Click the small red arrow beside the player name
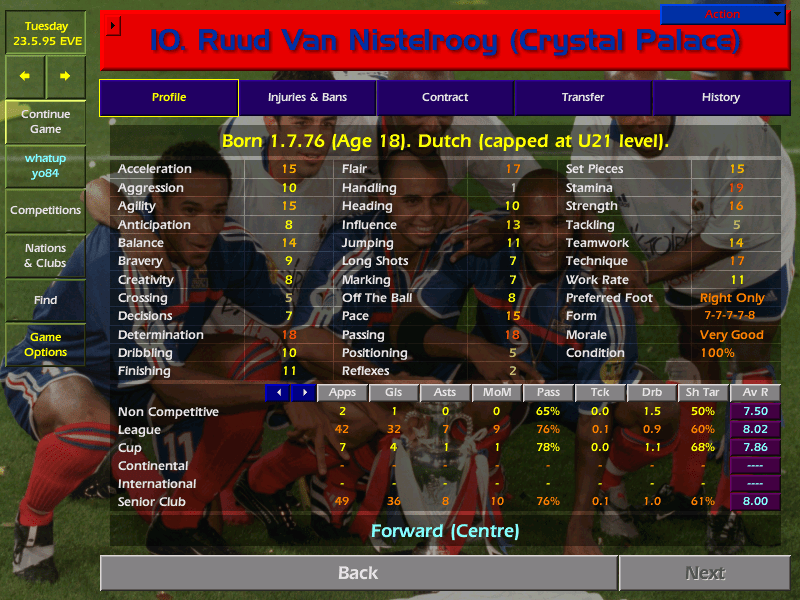800x600 pixels. click(x=113, y=25)
